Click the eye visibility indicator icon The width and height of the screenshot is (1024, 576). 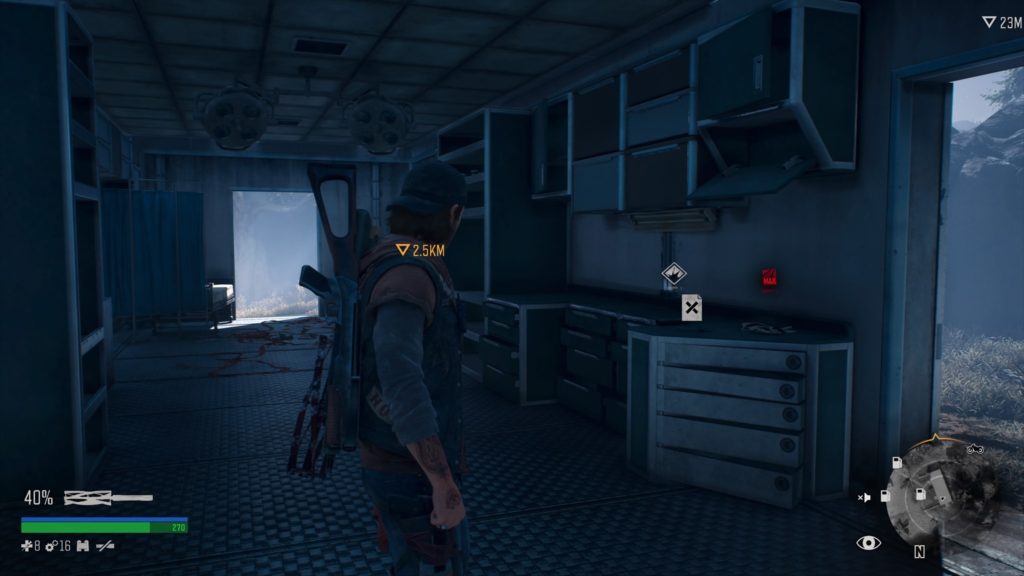coord(868,543)
